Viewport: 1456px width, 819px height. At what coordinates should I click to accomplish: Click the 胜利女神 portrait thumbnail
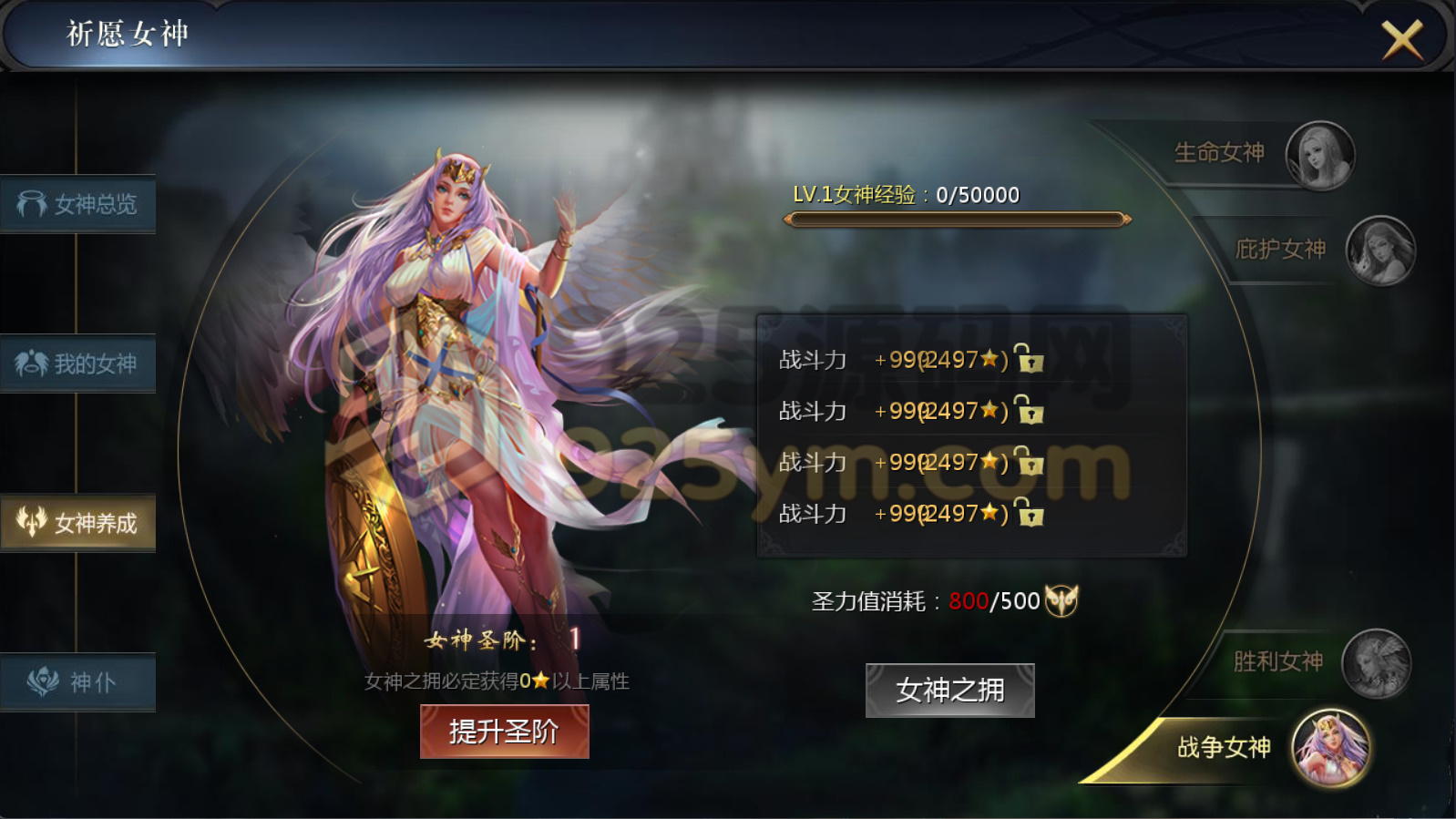[1377, 662]
